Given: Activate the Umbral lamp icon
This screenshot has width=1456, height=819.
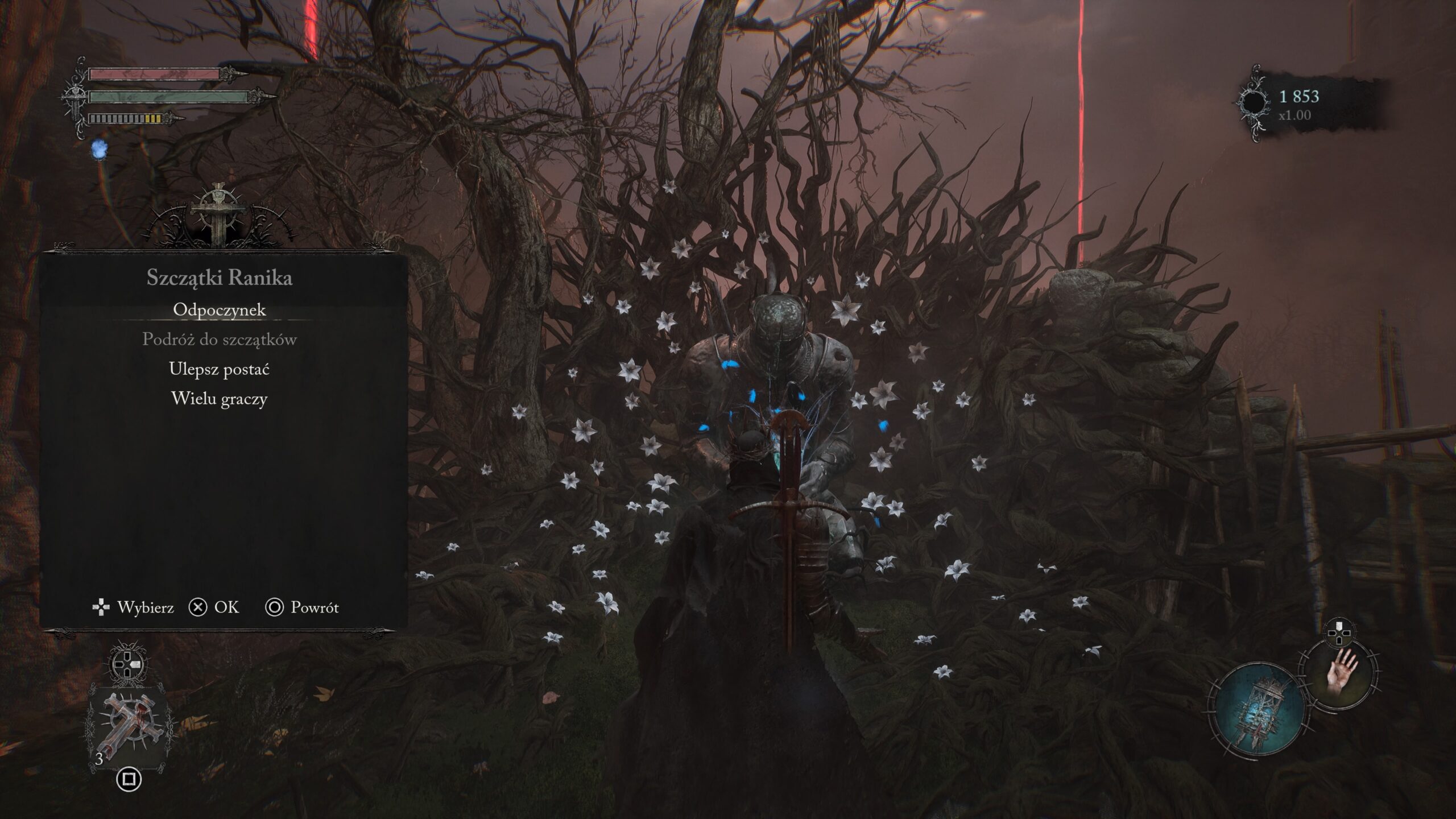Looking at the screenshot, I should tap(1256, 711).
